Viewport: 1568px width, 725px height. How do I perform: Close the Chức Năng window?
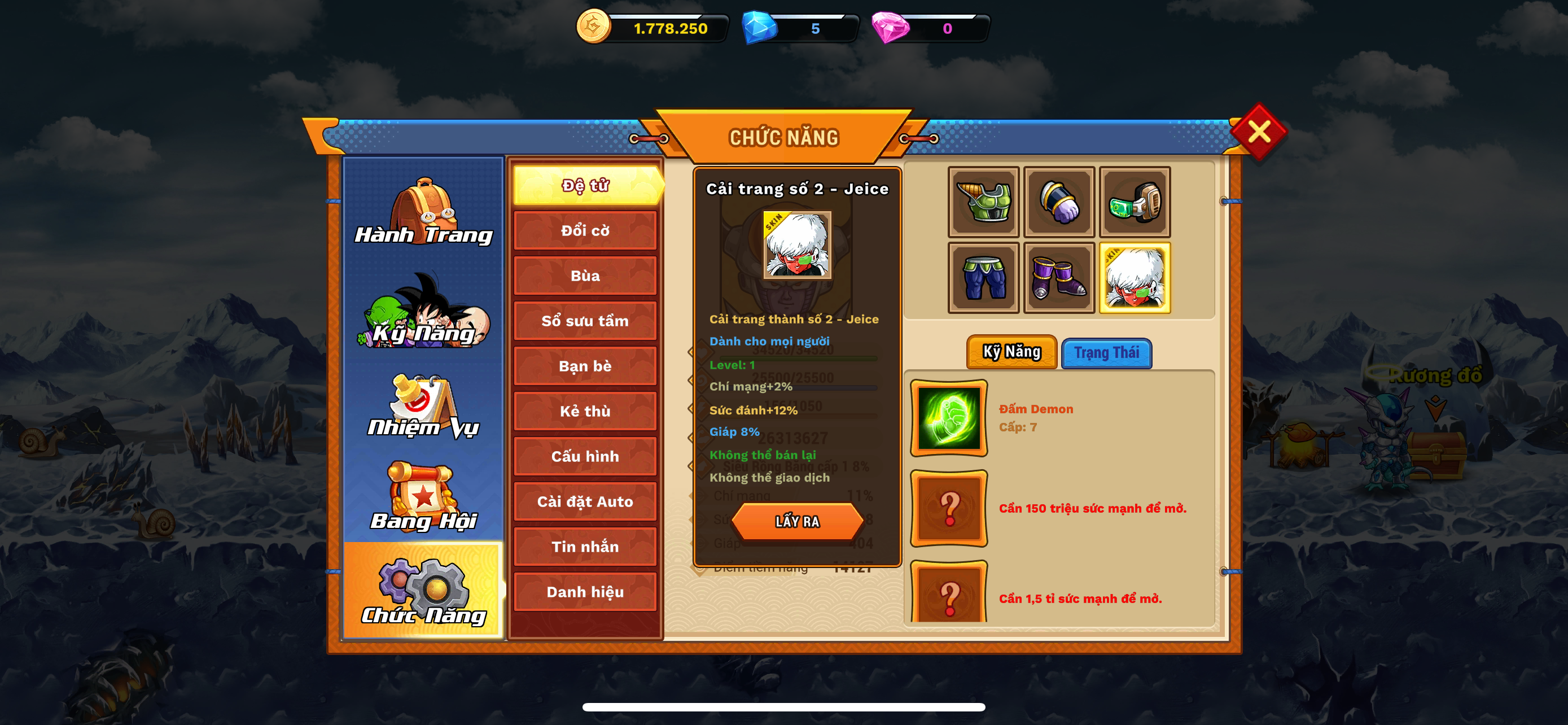point(1258,132)
